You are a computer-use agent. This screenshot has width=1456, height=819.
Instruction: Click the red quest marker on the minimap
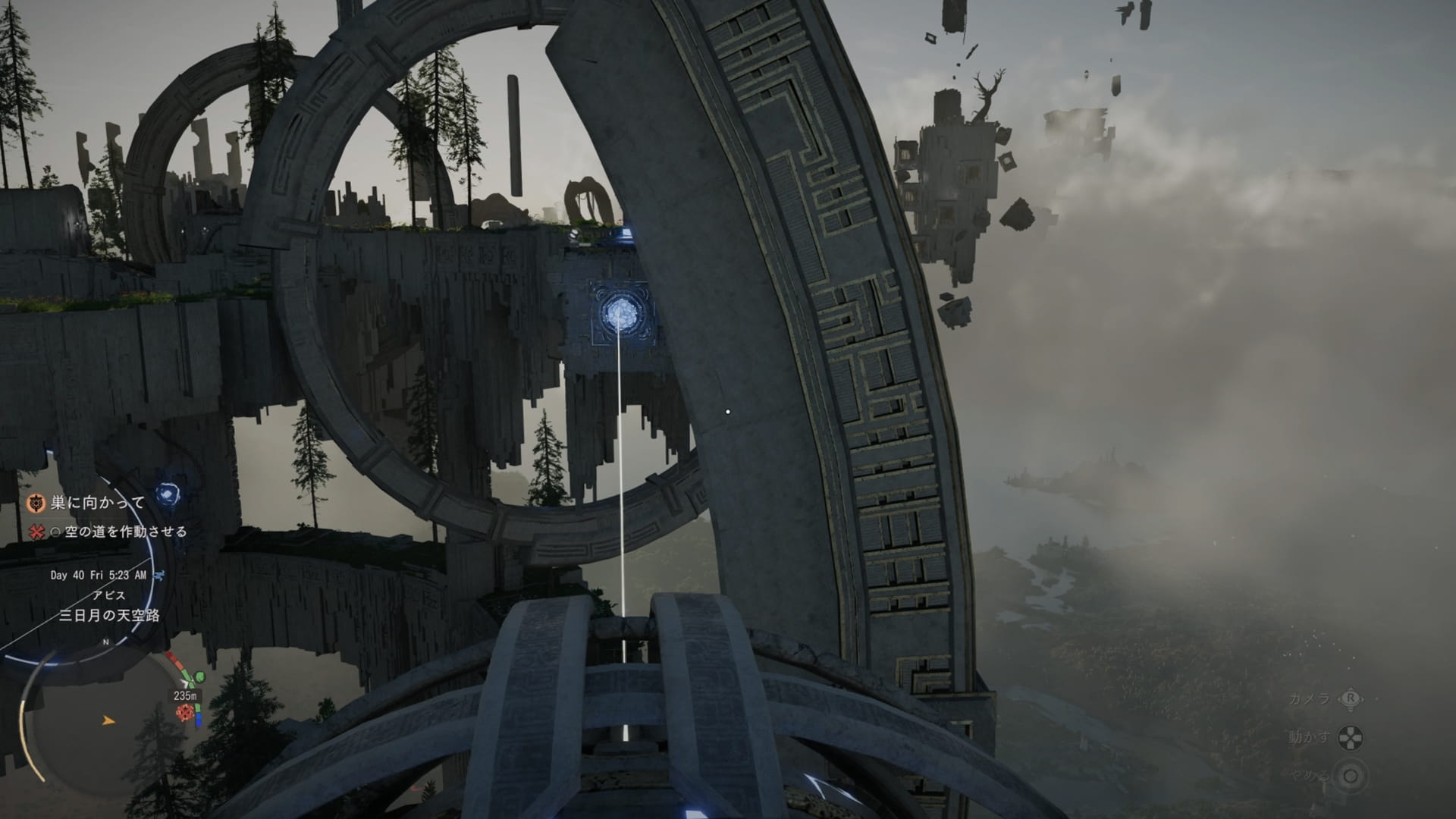click(184, 712)
